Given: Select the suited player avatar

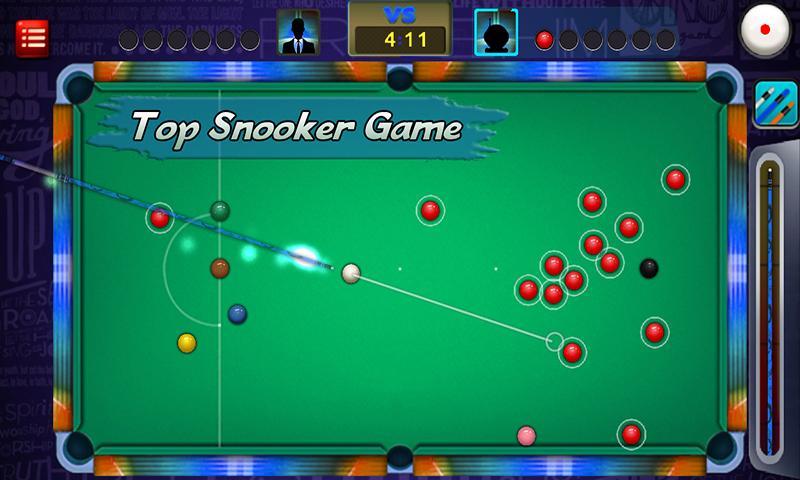Looking at the screenshot, I should [298, 32].
